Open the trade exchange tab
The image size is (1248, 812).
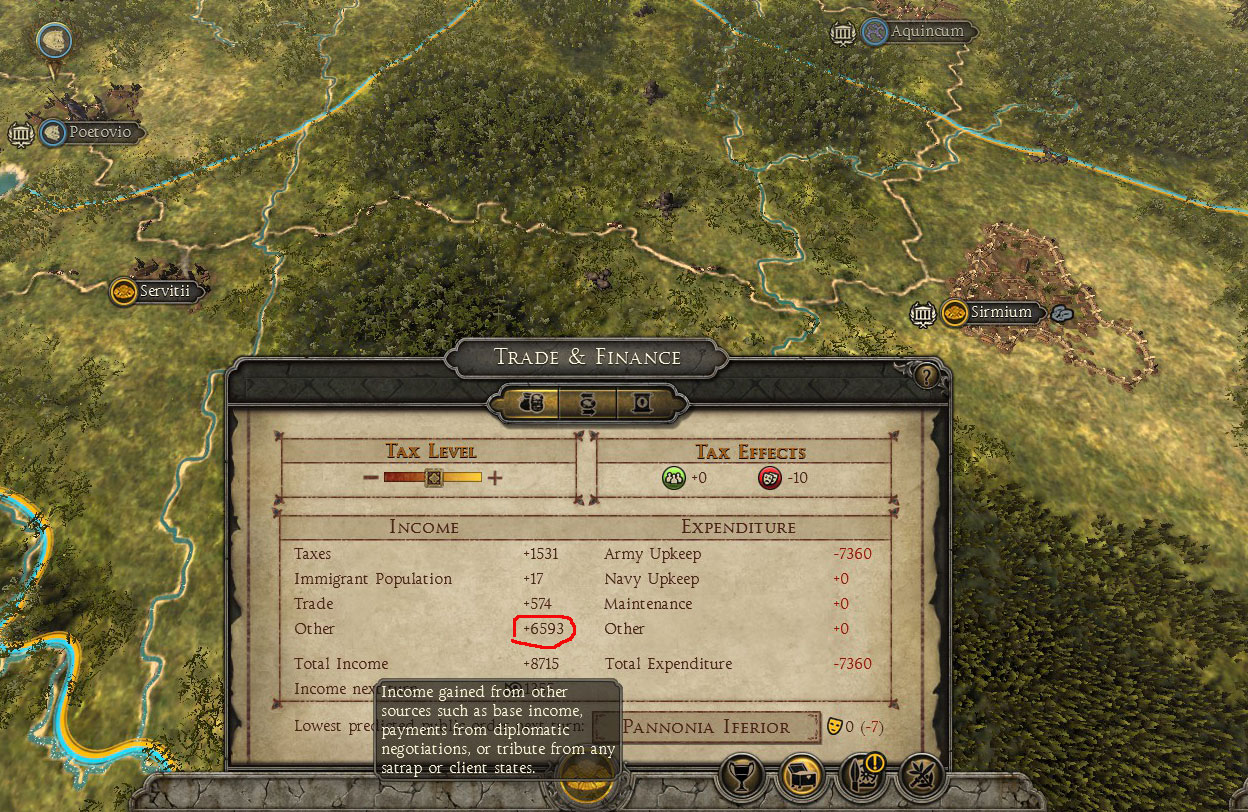(x=587, y=403)
